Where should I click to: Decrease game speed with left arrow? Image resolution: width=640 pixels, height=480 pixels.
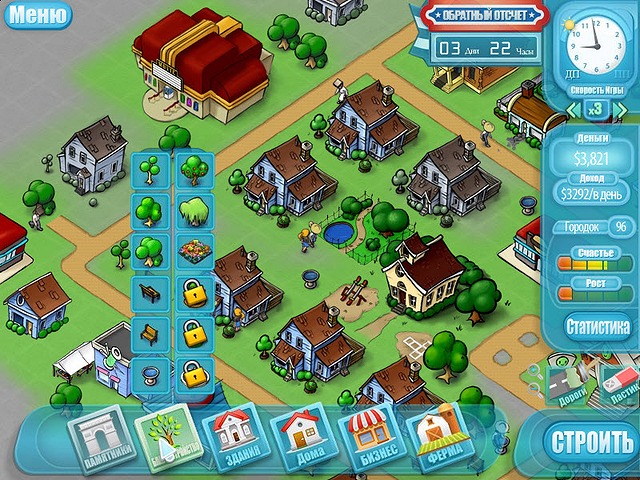[572, 107]
